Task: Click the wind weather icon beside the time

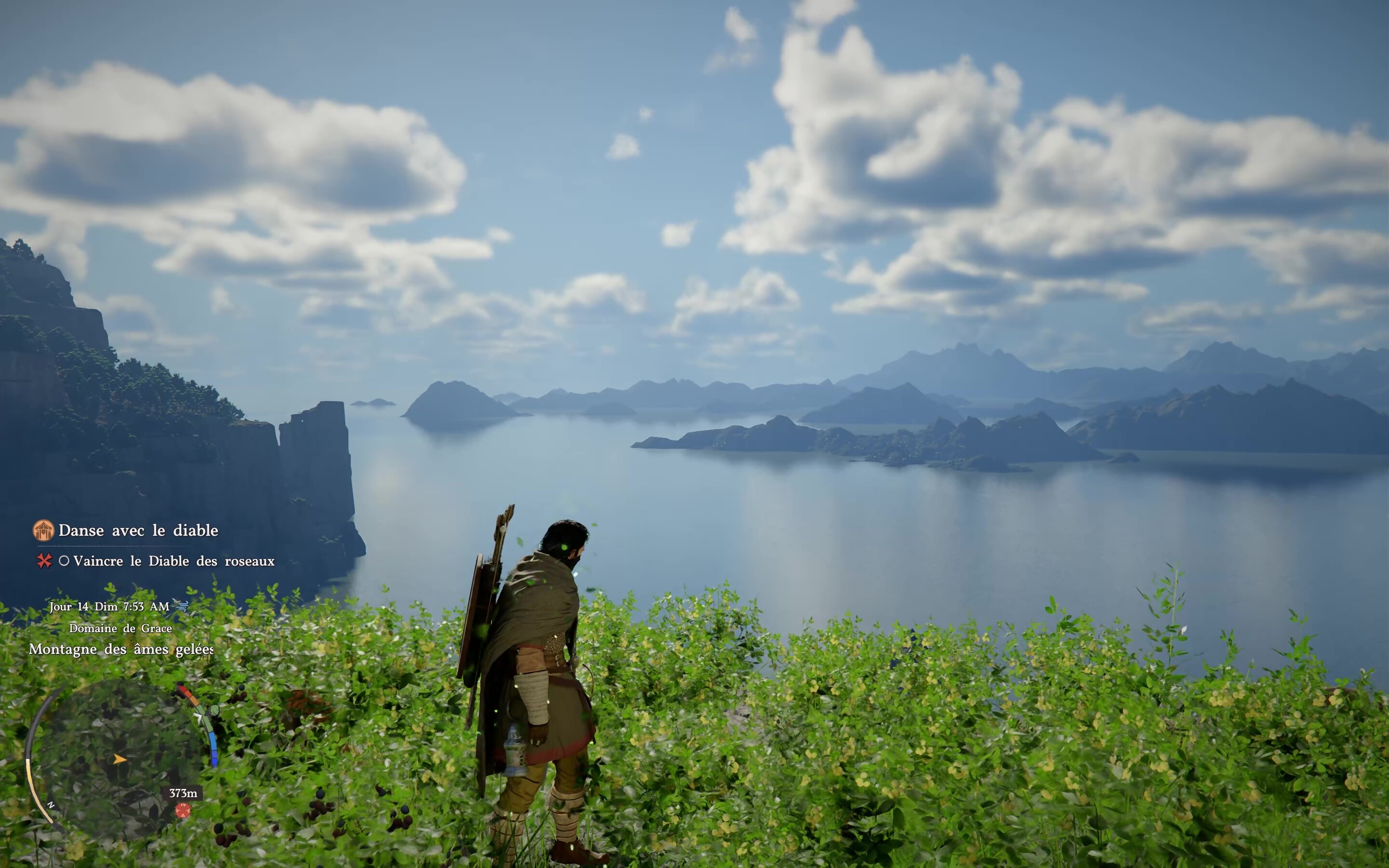Action: [182, 606]
